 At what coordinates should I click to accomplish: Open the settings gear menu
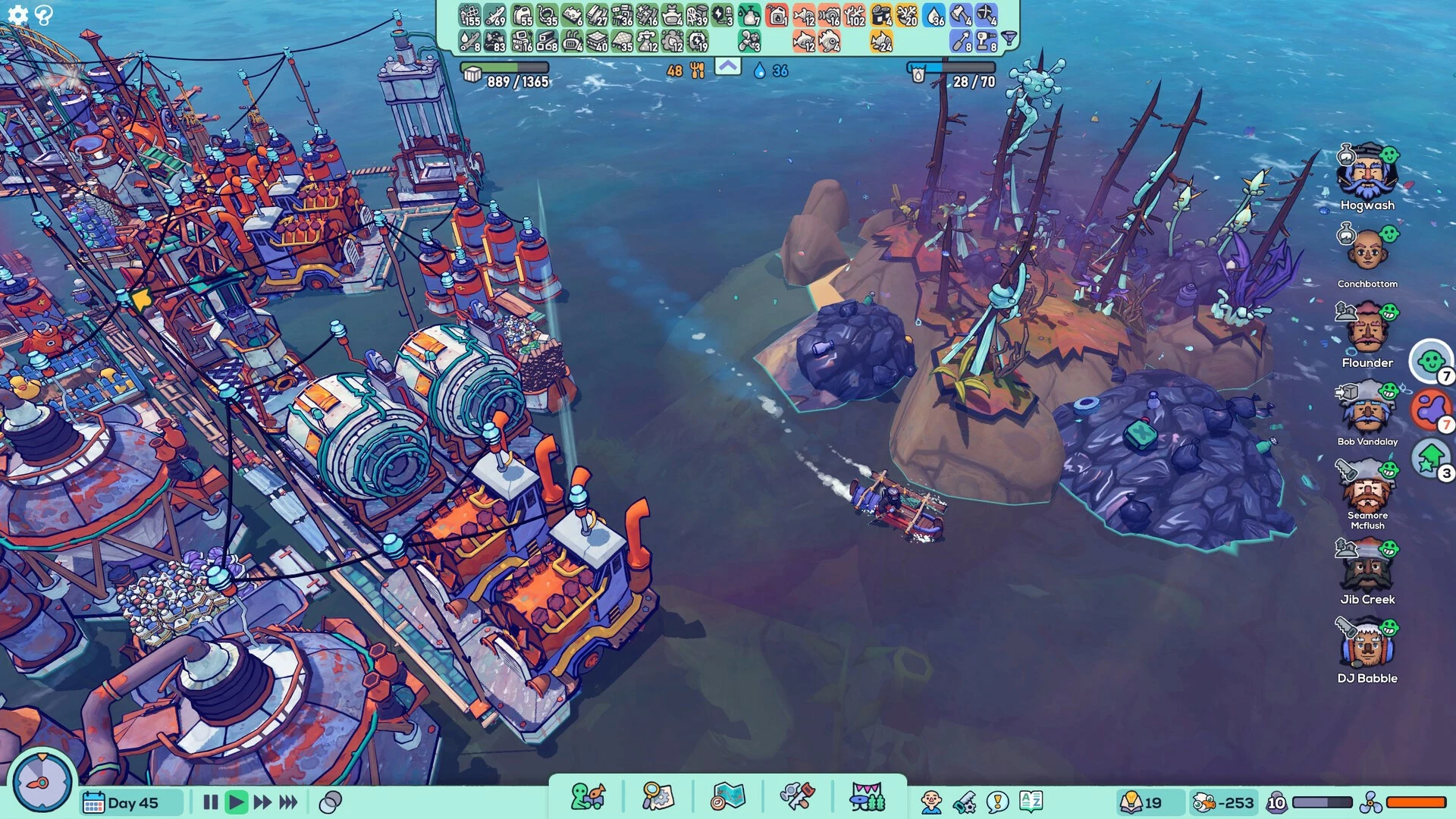coord(17,15)
